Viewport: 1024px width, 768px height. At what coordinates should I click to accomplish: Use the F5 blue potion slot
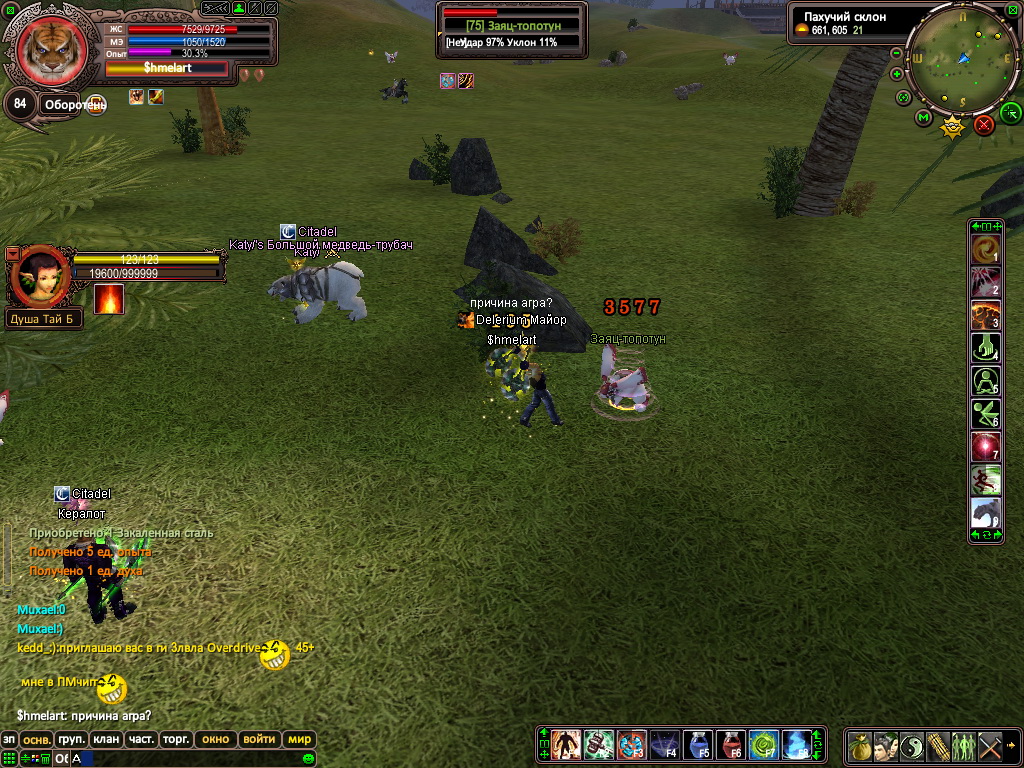click(698, 744)
